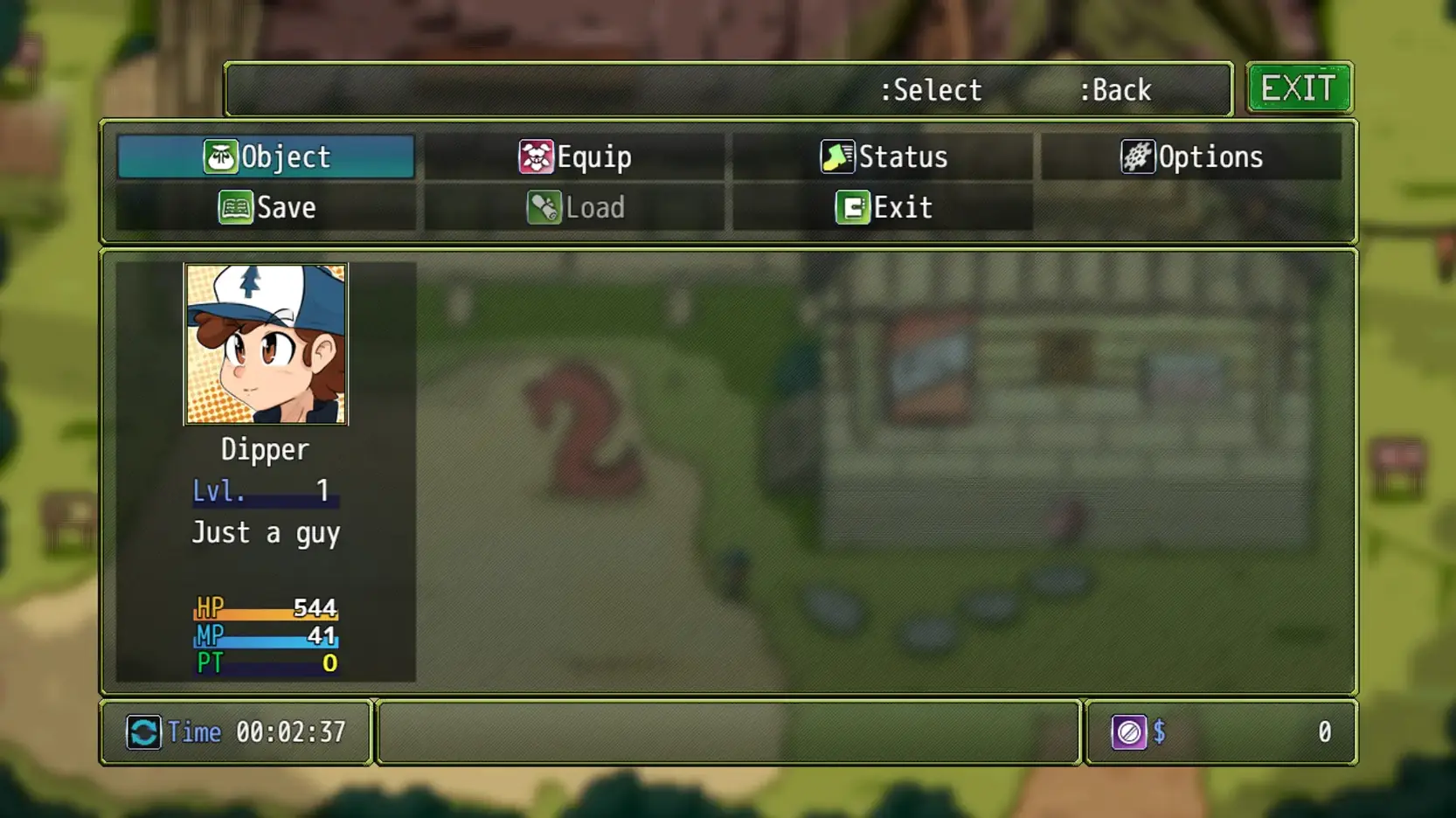Select the Equip skull icon
The image size is (1456, 818).
point(536,157)
